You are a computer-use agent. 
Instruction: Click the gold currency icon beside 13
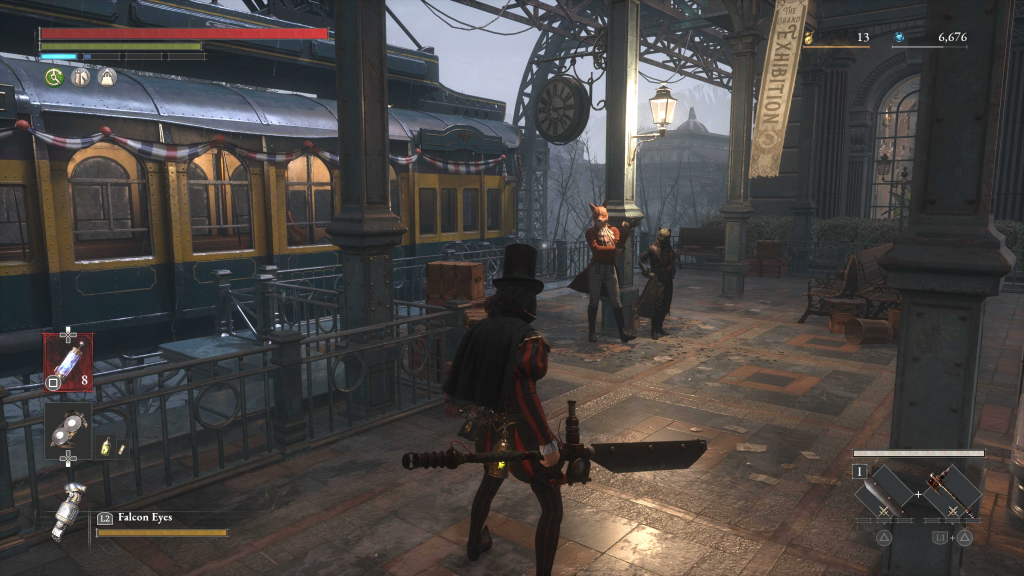tap(810, 38)
